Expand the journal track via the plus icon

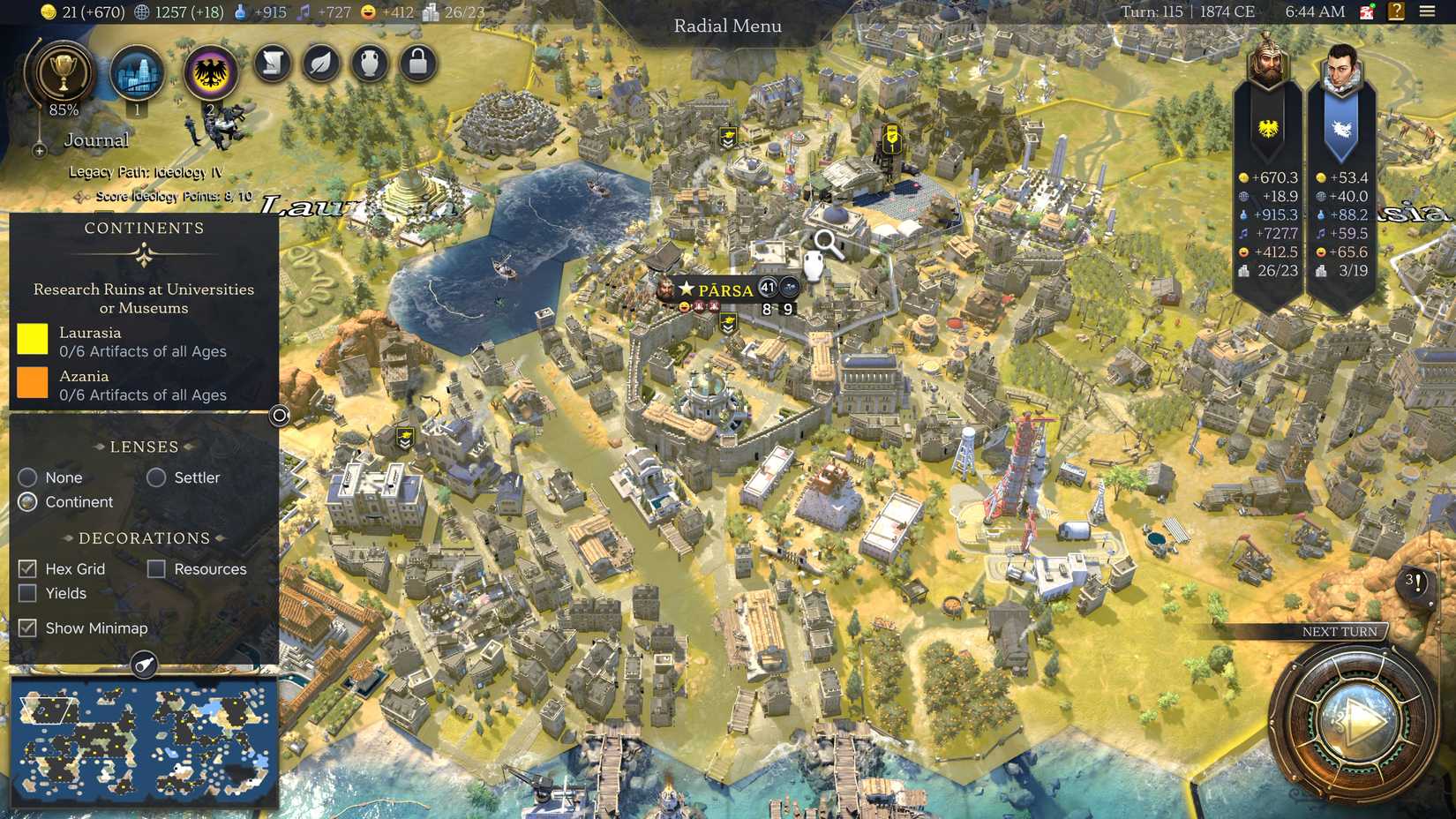(x=39, y=151)
